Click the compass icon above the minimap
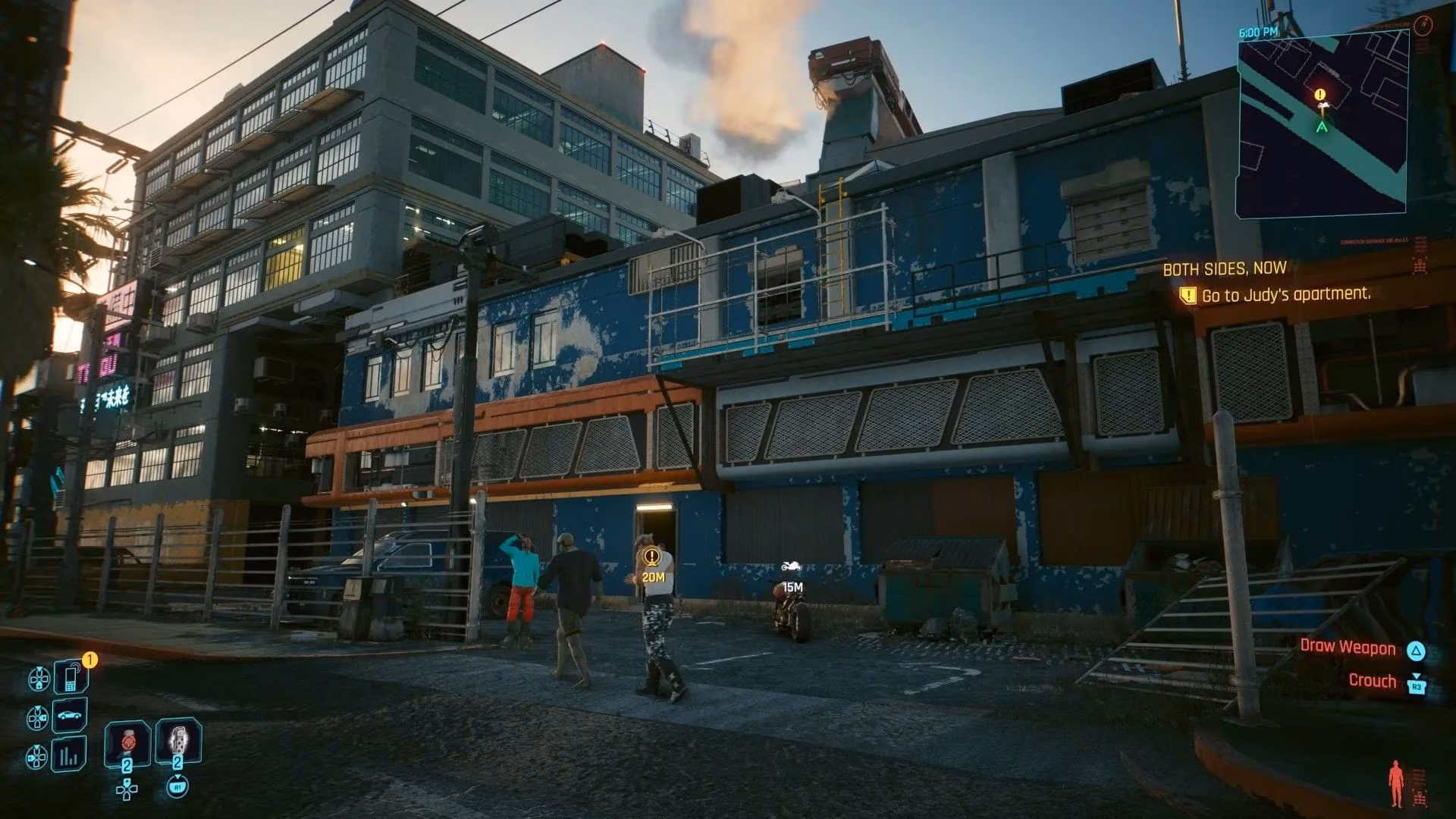This screenshot has width=1456, height=819. click(x=1422, y=25)
